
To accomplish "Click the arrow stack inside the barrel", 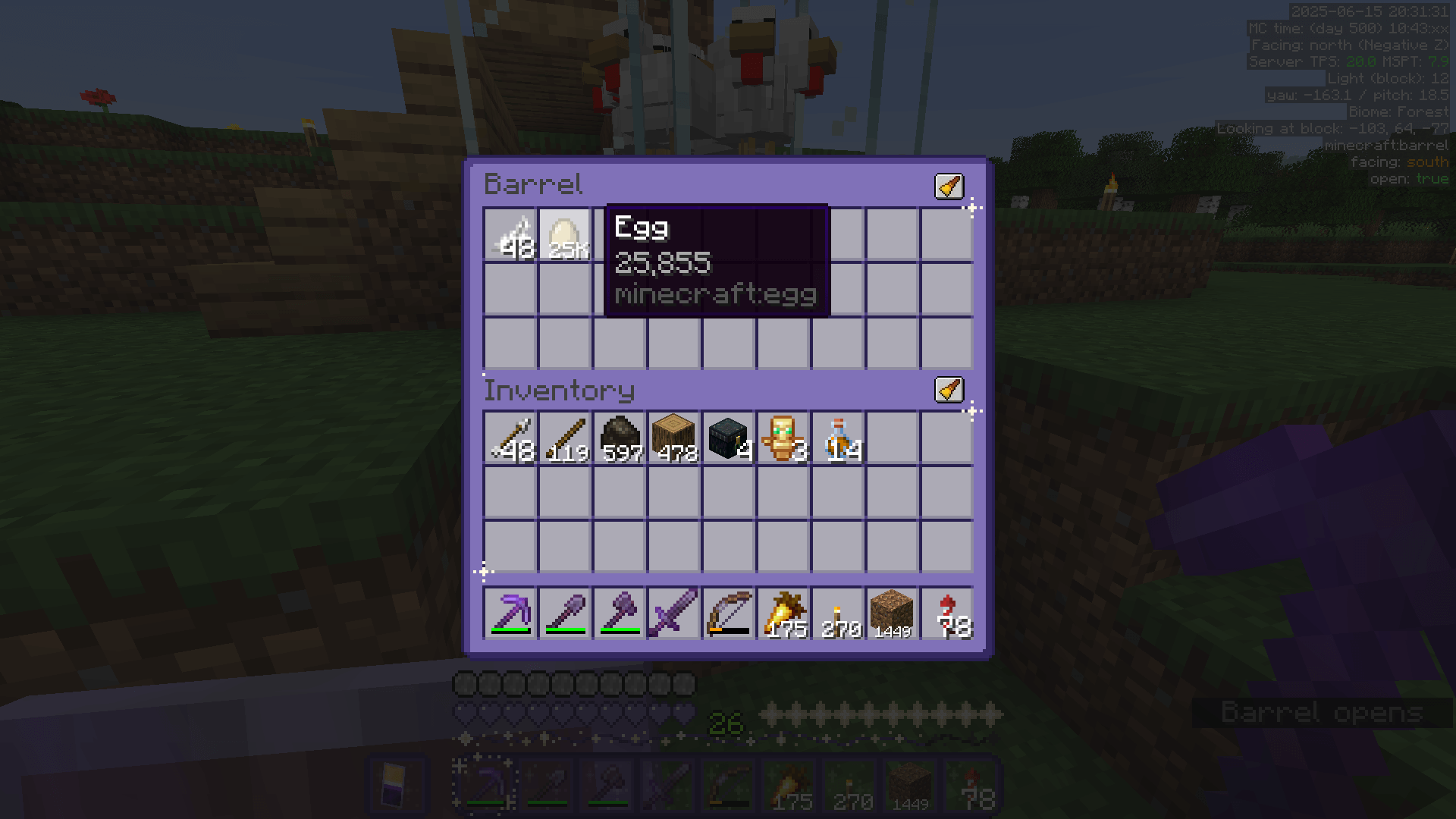I will click(510, 235).
